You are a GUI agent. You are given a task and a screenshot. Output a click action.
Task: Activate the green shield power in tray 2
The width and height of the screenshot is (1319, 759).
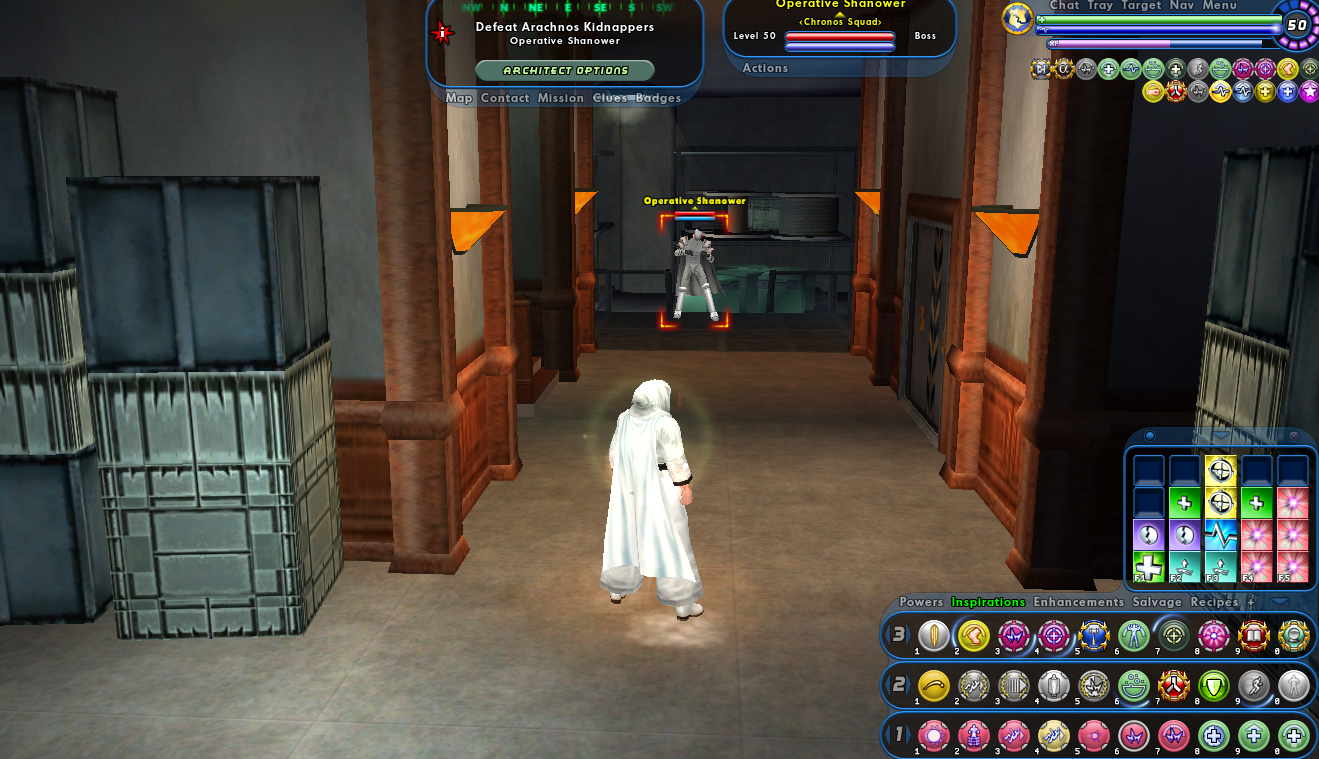1213,686
